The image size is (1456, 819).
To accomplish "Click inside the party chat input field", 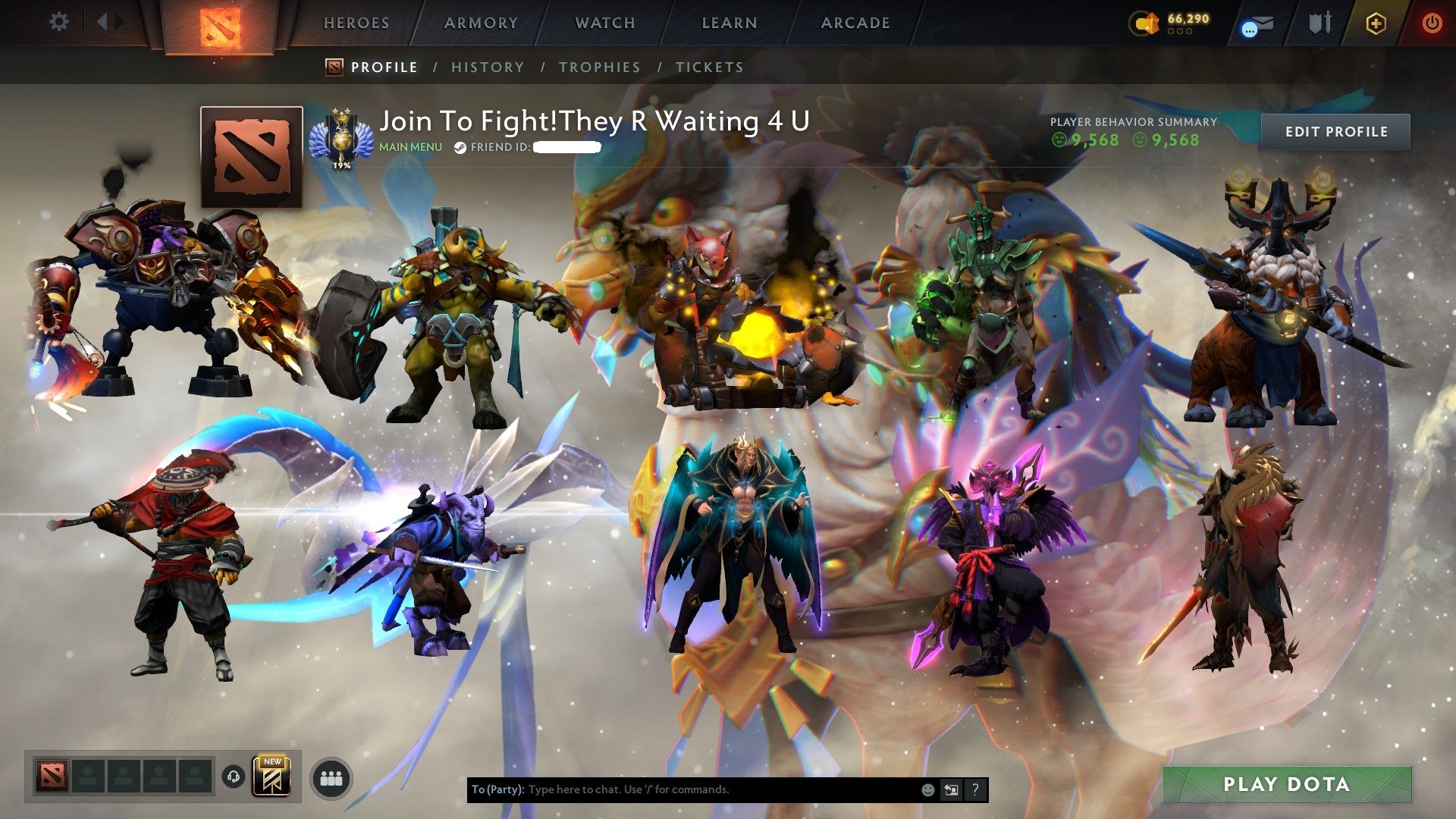I will point(682,789).
